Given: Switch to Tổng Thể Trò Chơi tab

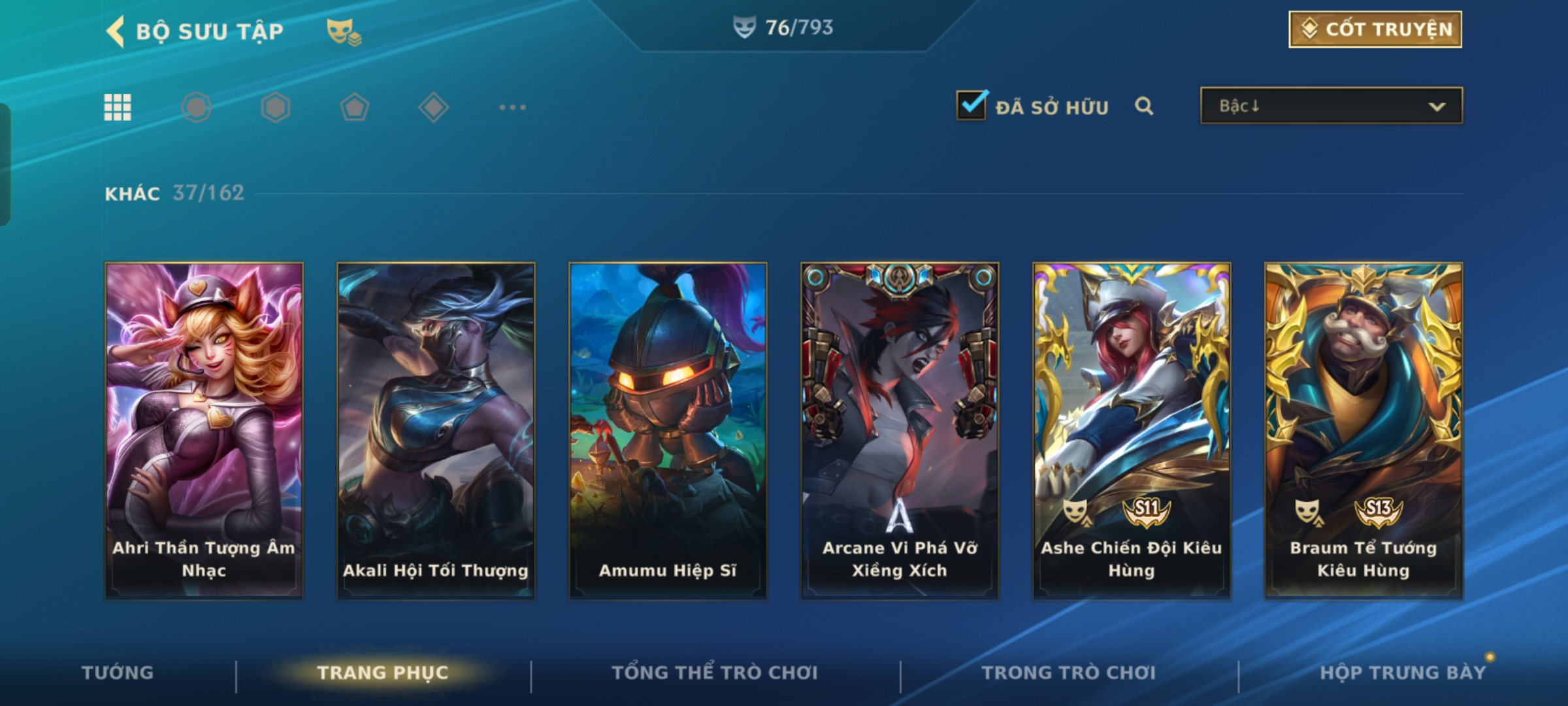Looking at the screenshot, I should tap(715, 673).
